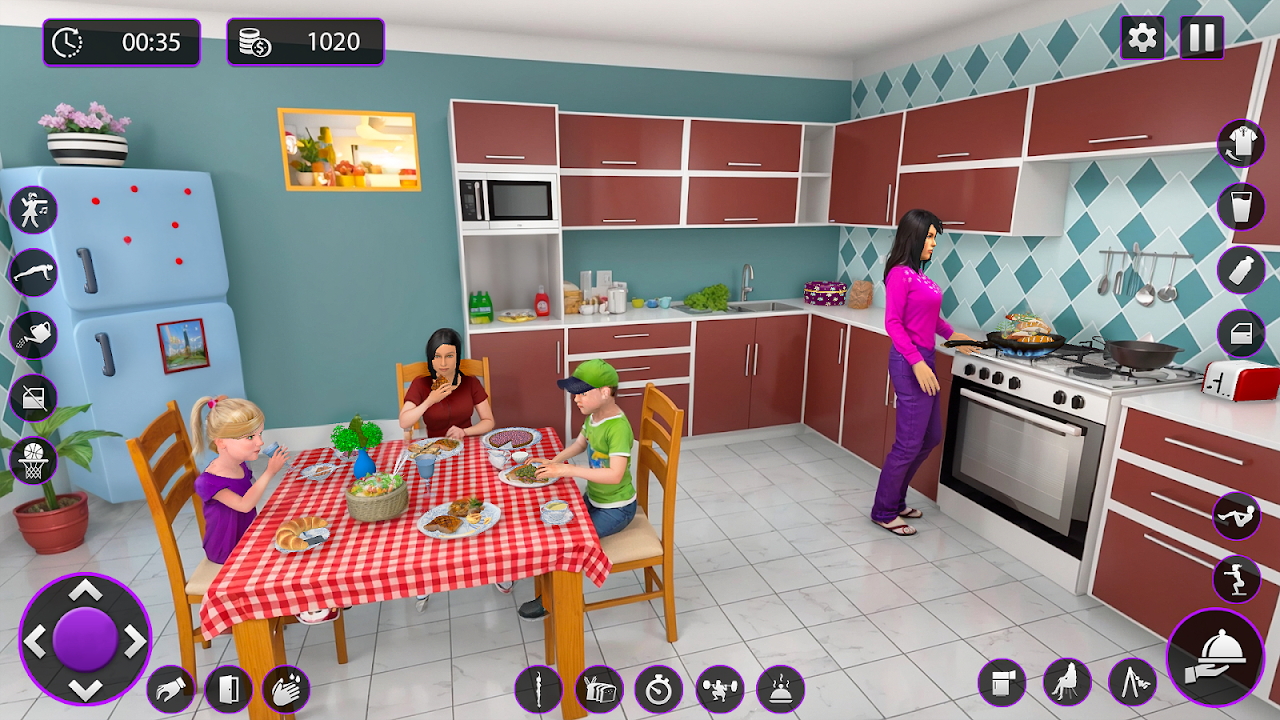Screen dimensions: 1280x720
Task: Tap the shirt change clothes icon
Action: (x=1241, y=143)
